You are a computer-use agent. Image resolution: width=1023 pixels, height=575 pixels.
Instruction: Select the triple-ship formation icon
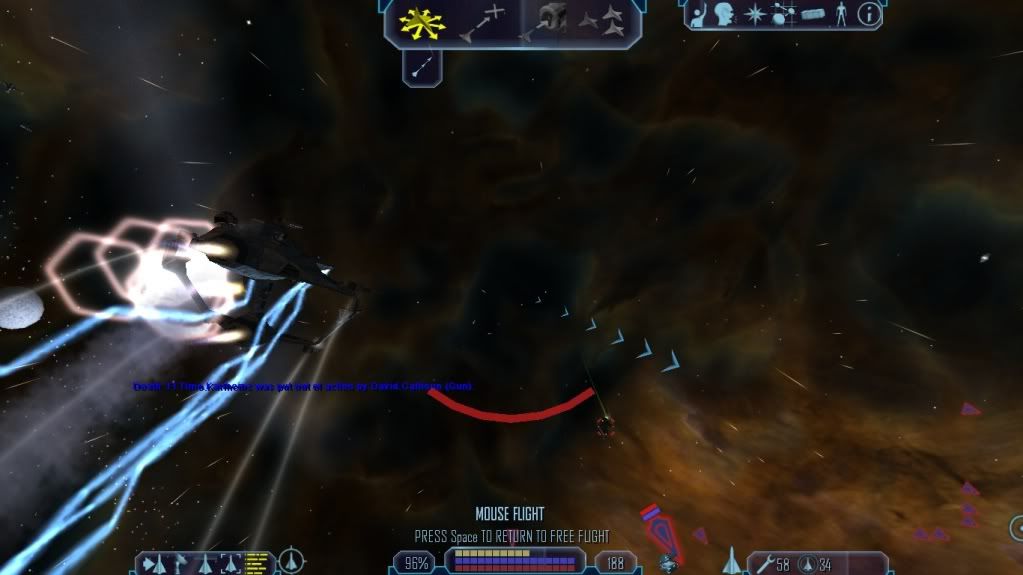602,20
